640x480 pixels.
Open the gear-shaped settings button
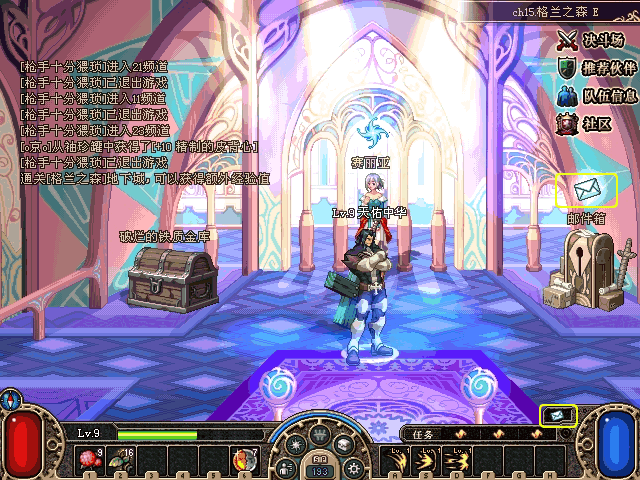click(x=351, y=467)
